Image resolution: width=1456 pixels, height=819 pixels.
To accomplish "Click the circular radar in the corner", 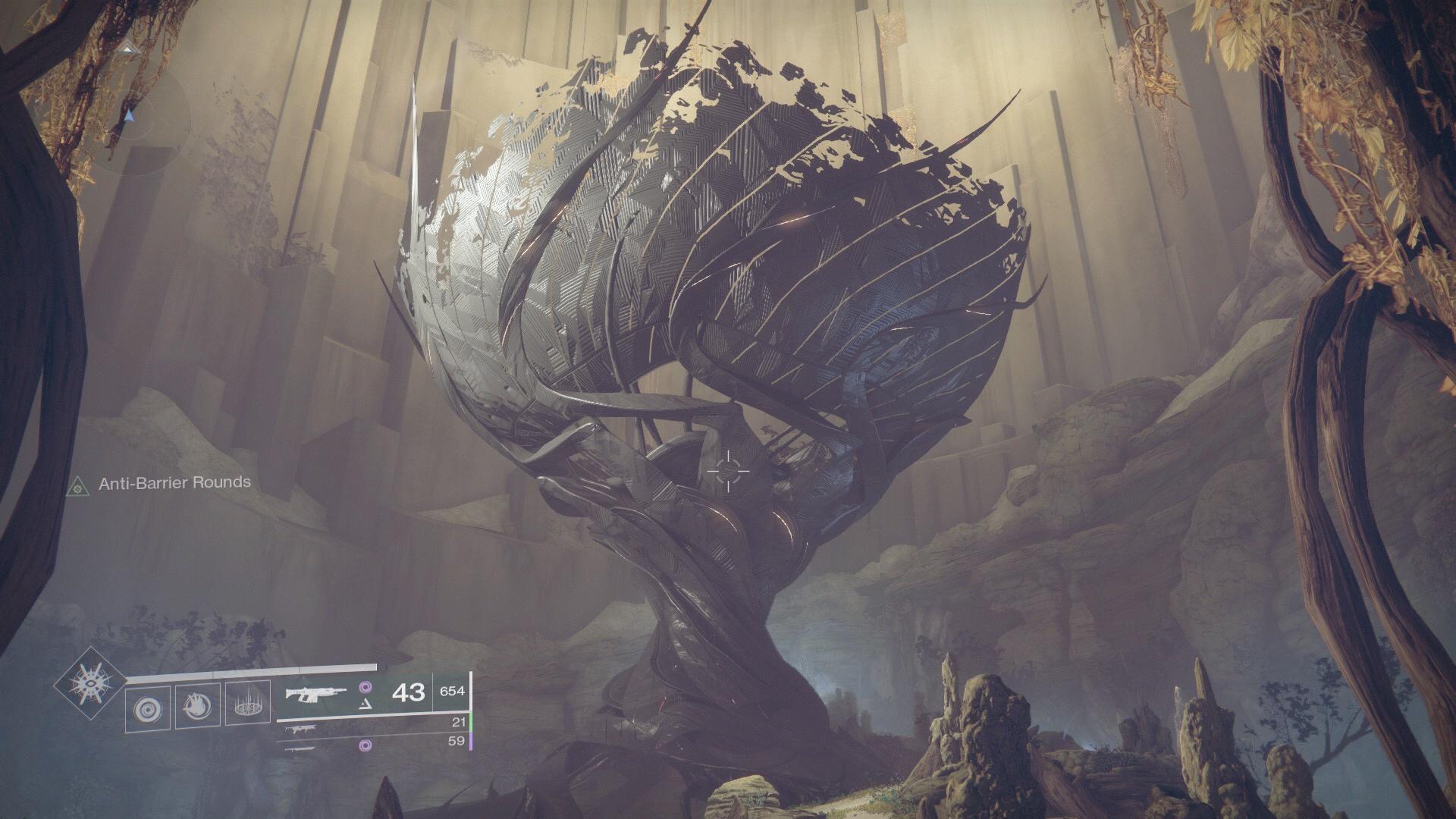I will click(x=130, y=118).
